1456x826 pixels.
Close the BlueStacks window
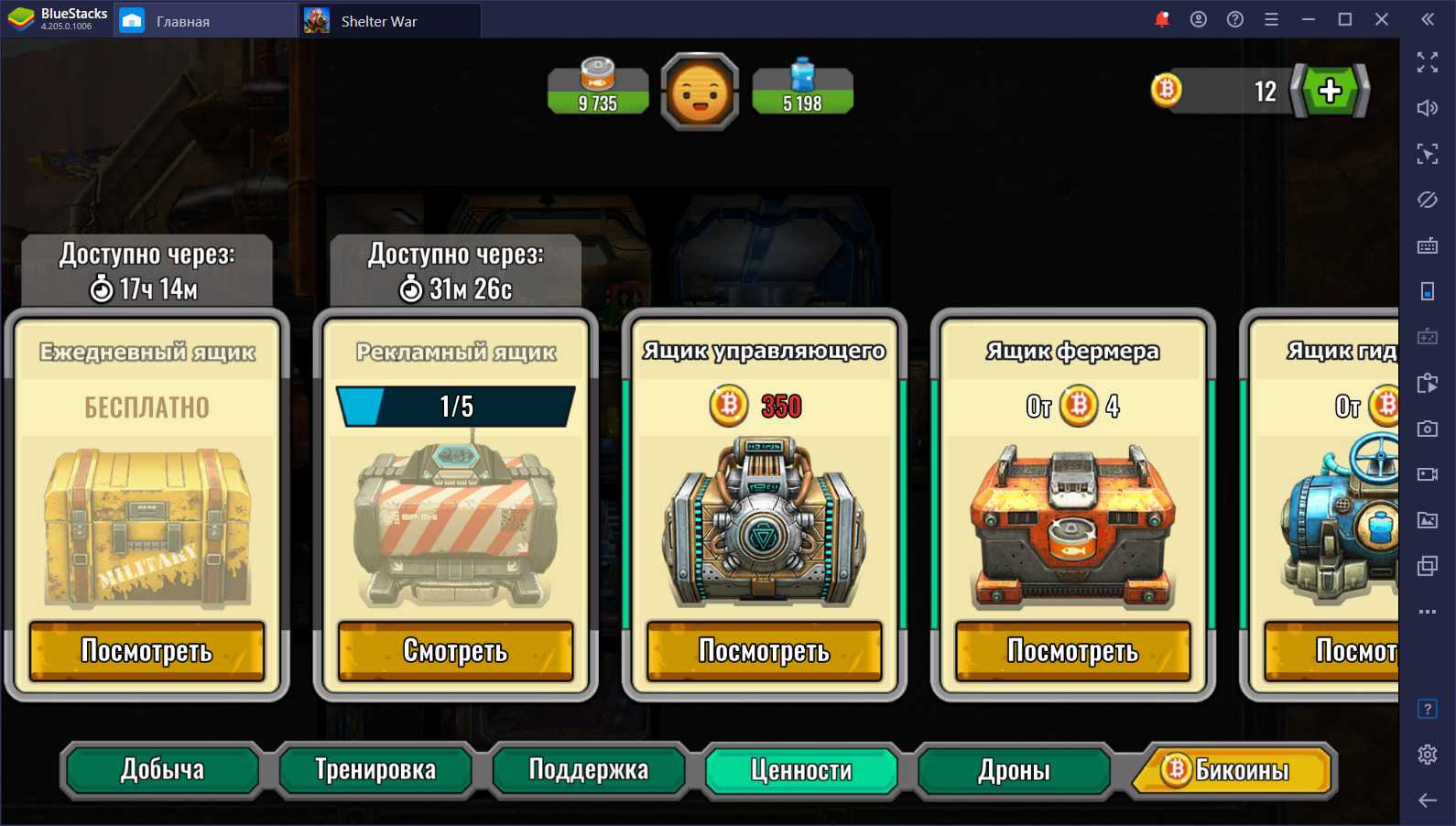click(x=1382, y=19)
